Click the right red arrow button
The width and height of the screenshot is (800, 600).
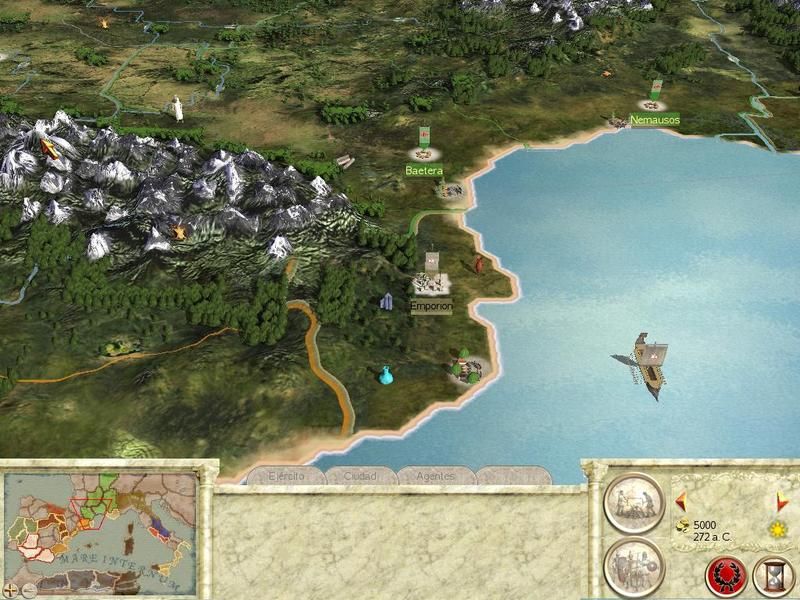click(780, 500)
